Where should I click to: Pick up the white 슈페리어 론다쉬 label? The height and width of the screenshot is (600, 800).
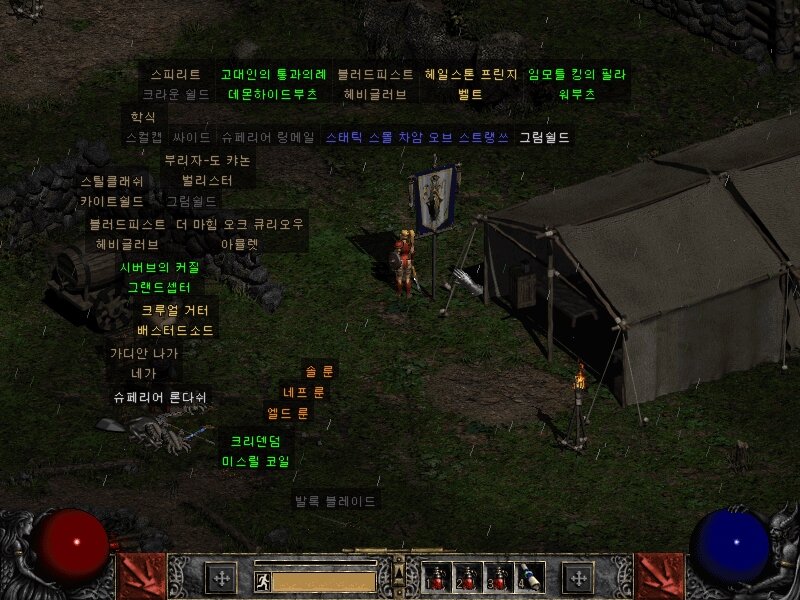(161, 397)
